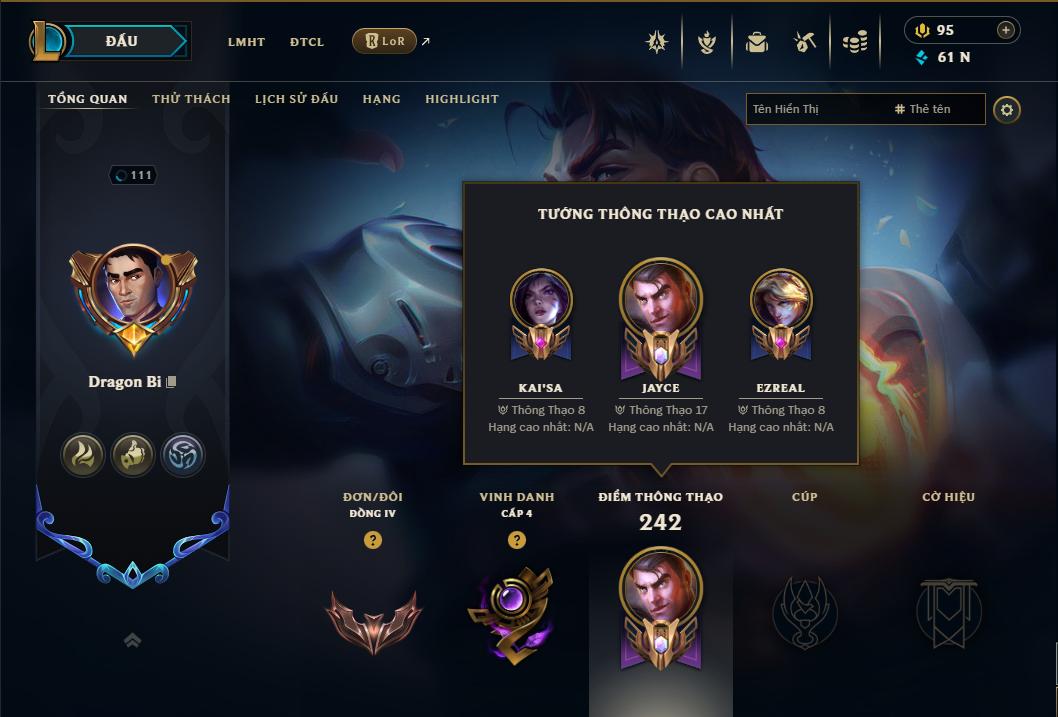This screenshot has width=1058, height=717.
Task: Select Kai'Sa mastery portrait
Action: tap(540, 300)
